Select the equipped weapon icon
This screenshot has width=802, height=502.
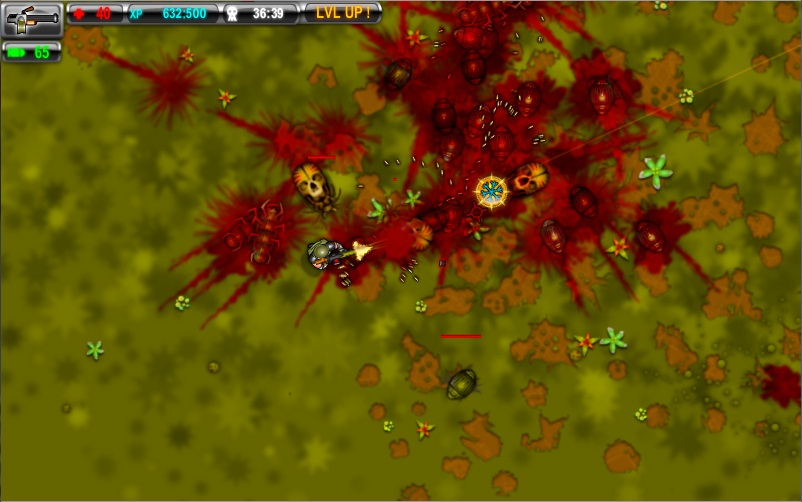pos(32,19)
